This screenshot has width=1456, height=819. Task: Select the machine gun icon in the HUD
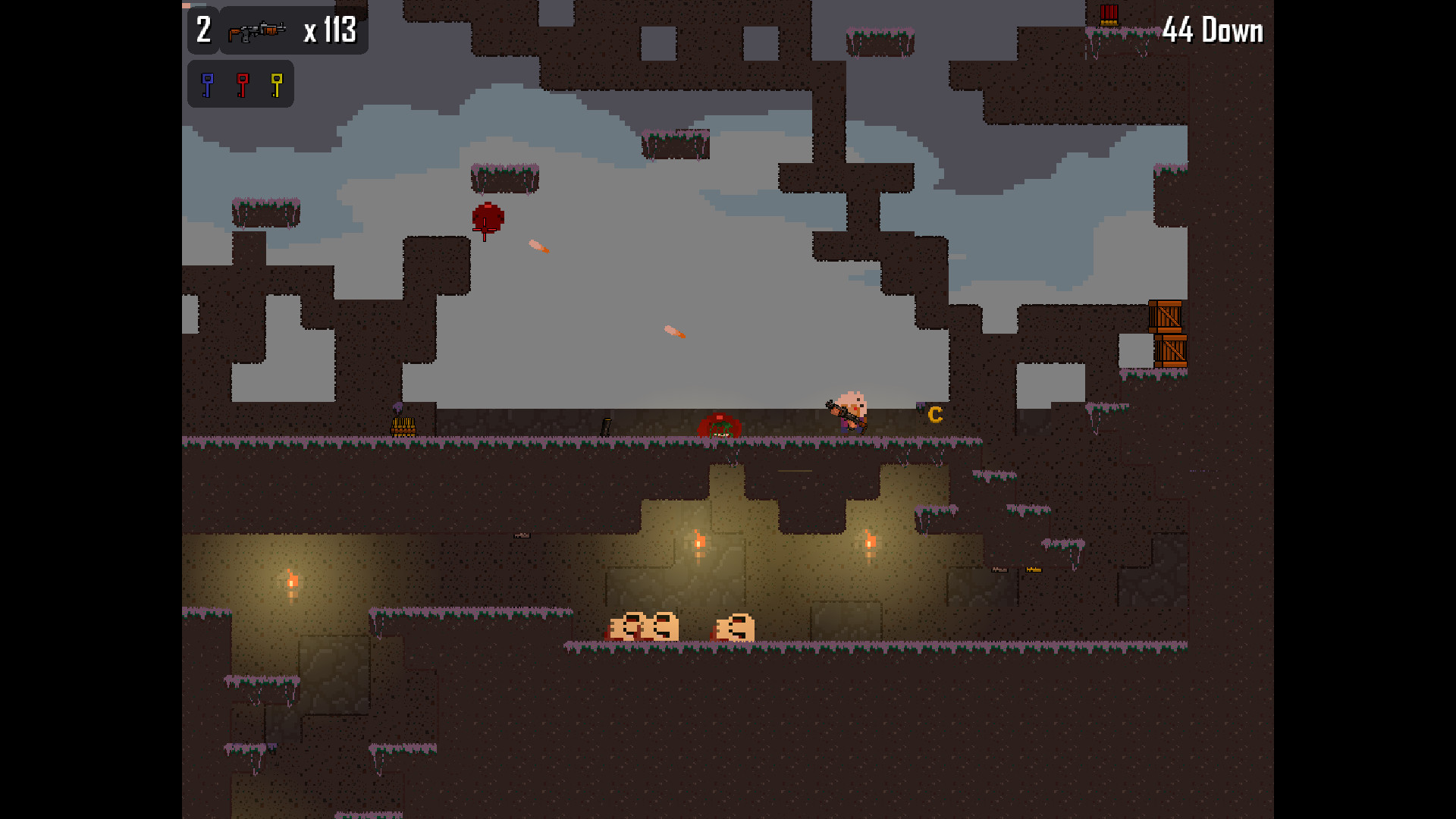coord(256,30)
